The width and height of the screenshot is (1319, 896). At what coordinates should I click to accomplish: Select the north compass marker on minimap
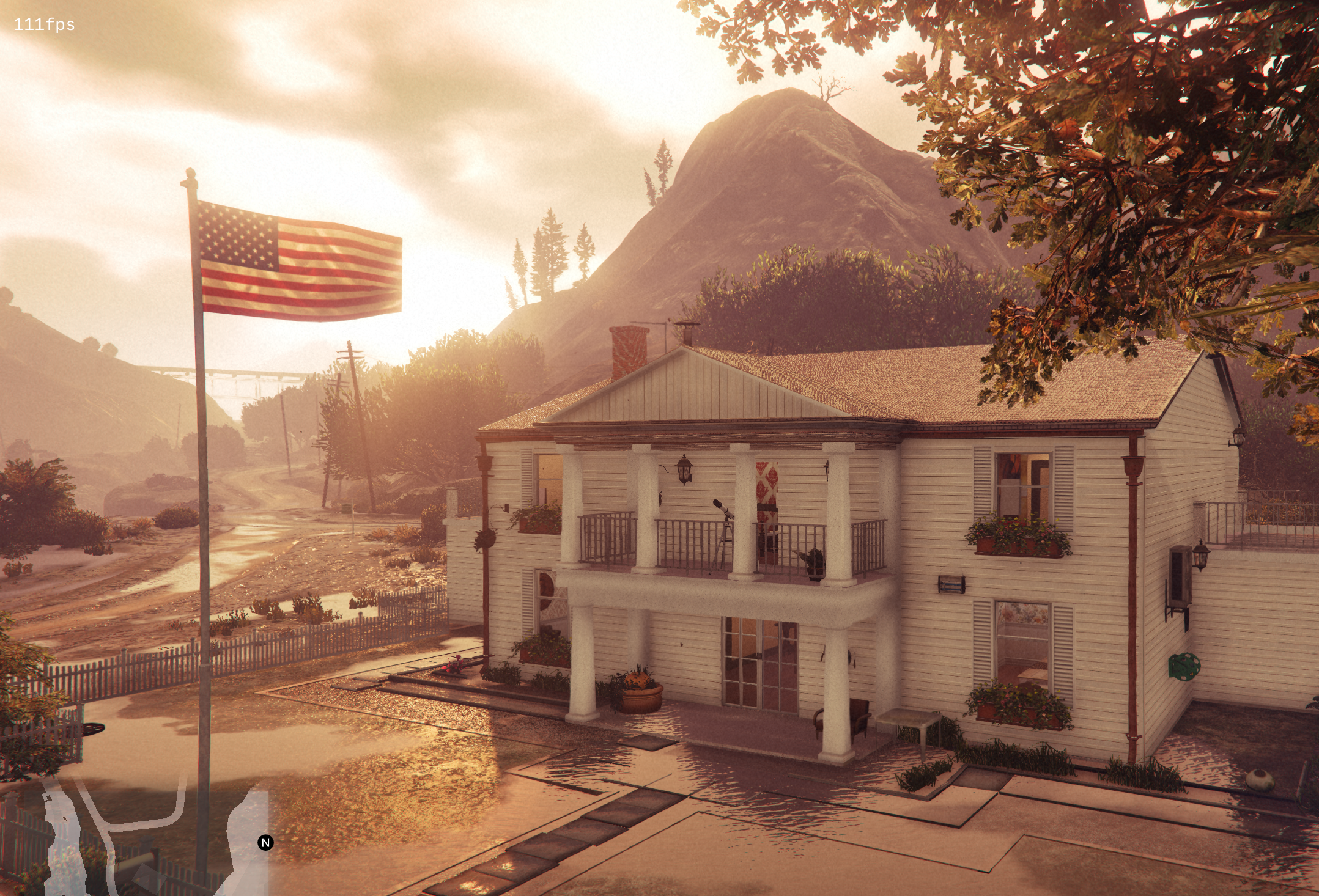coord(265,843)
